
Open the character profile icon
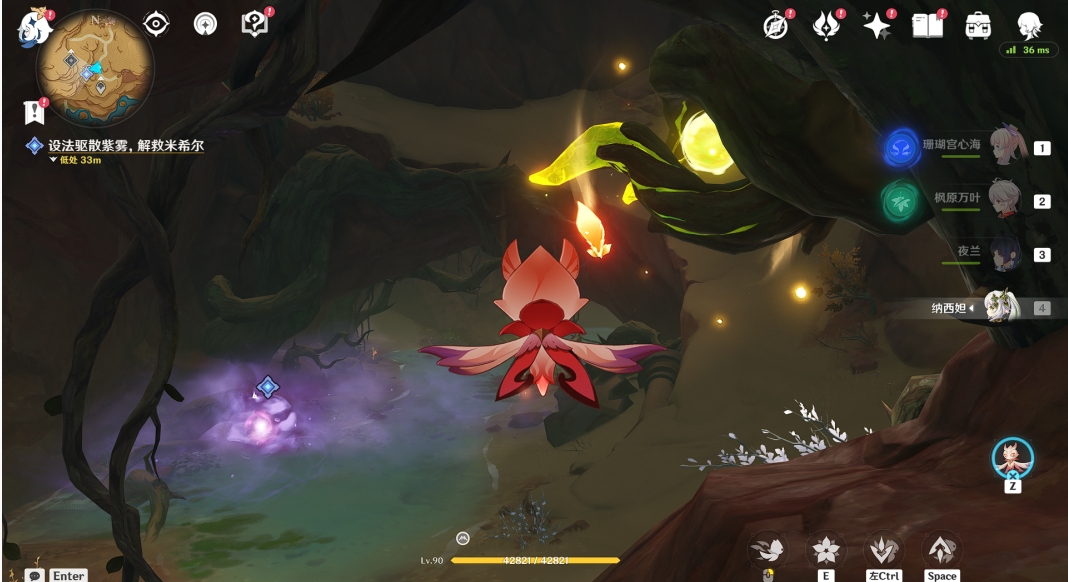[1029, 25]
